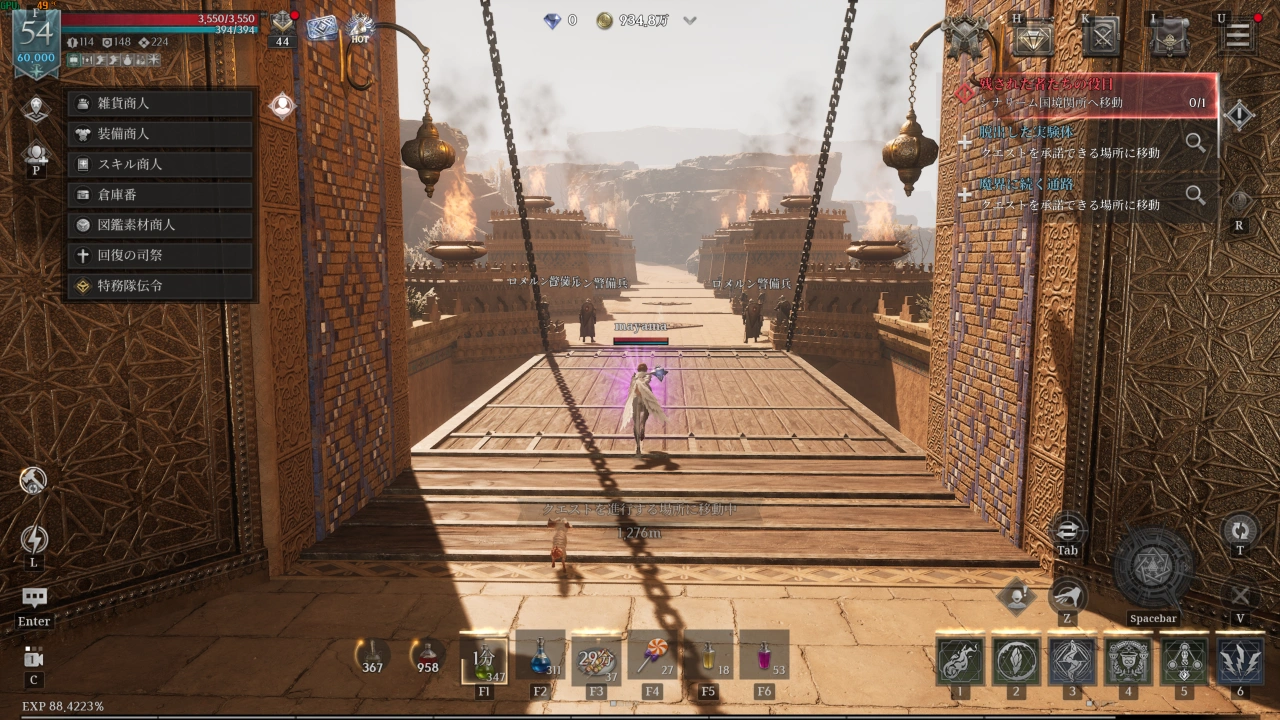The height and width of the screenshot is (720, 1280).
Task: Activate the lightning bolts skill in slot 6
Action: click(1240, 662)
